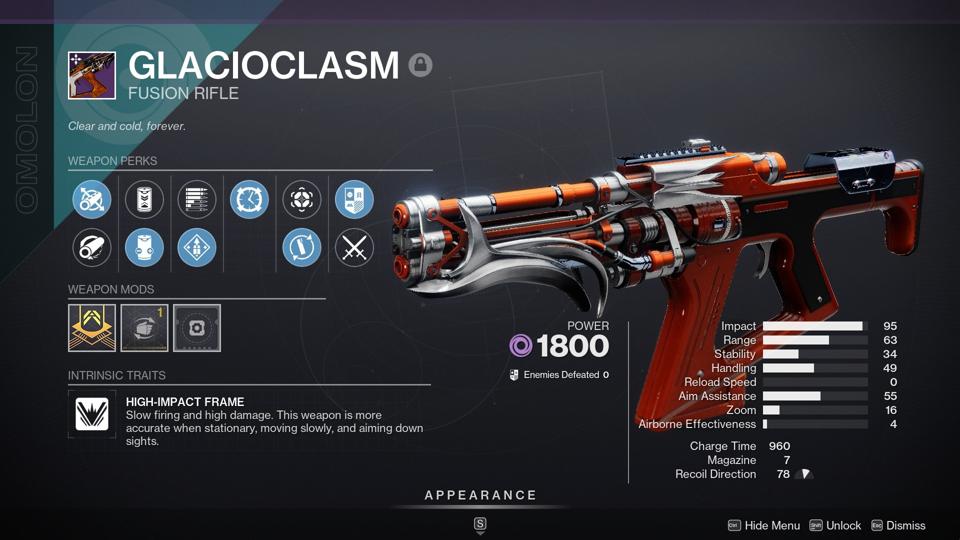
Task: Click the Glacioclasm weapon thumbnail icon
Action: 92,76
